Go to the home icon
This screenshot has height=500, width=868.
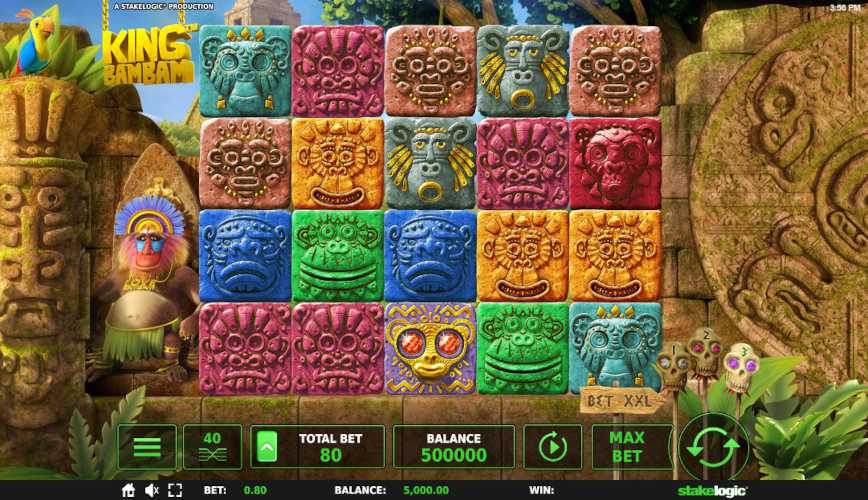(x=128, y=491)
